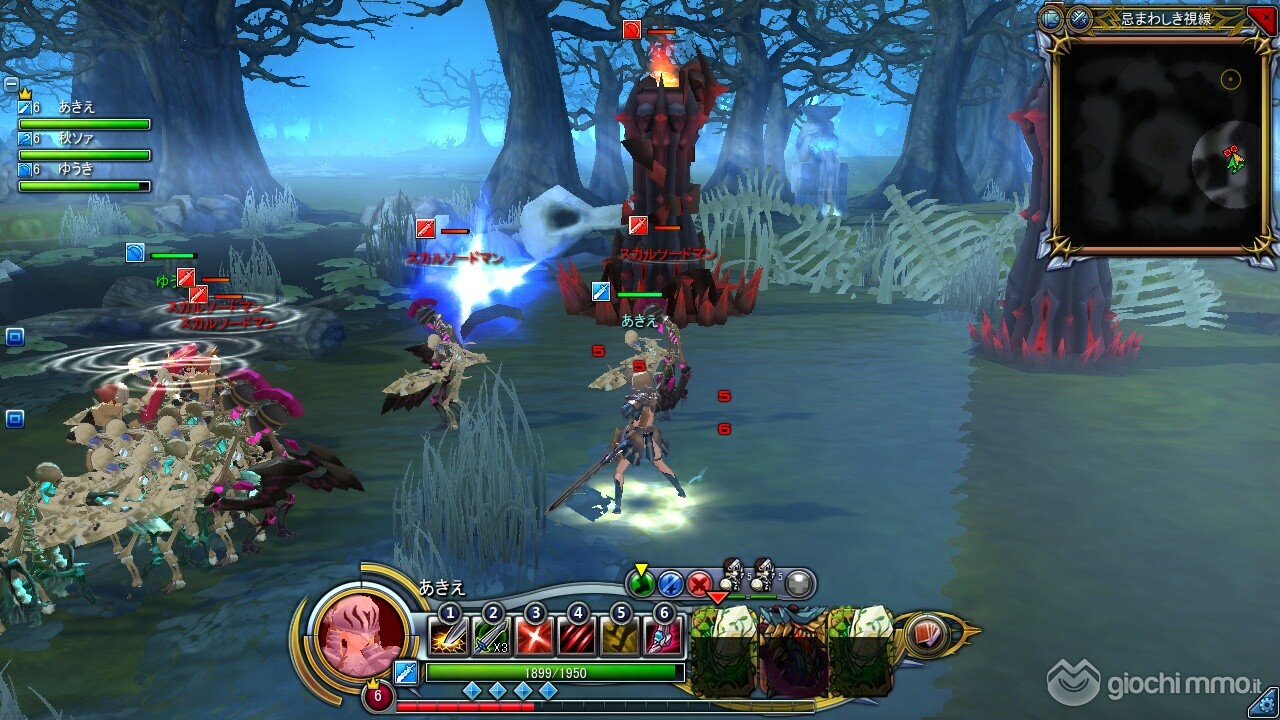Select party member ゆうき
Viewport: 1280px width, 720px height.
84,178
